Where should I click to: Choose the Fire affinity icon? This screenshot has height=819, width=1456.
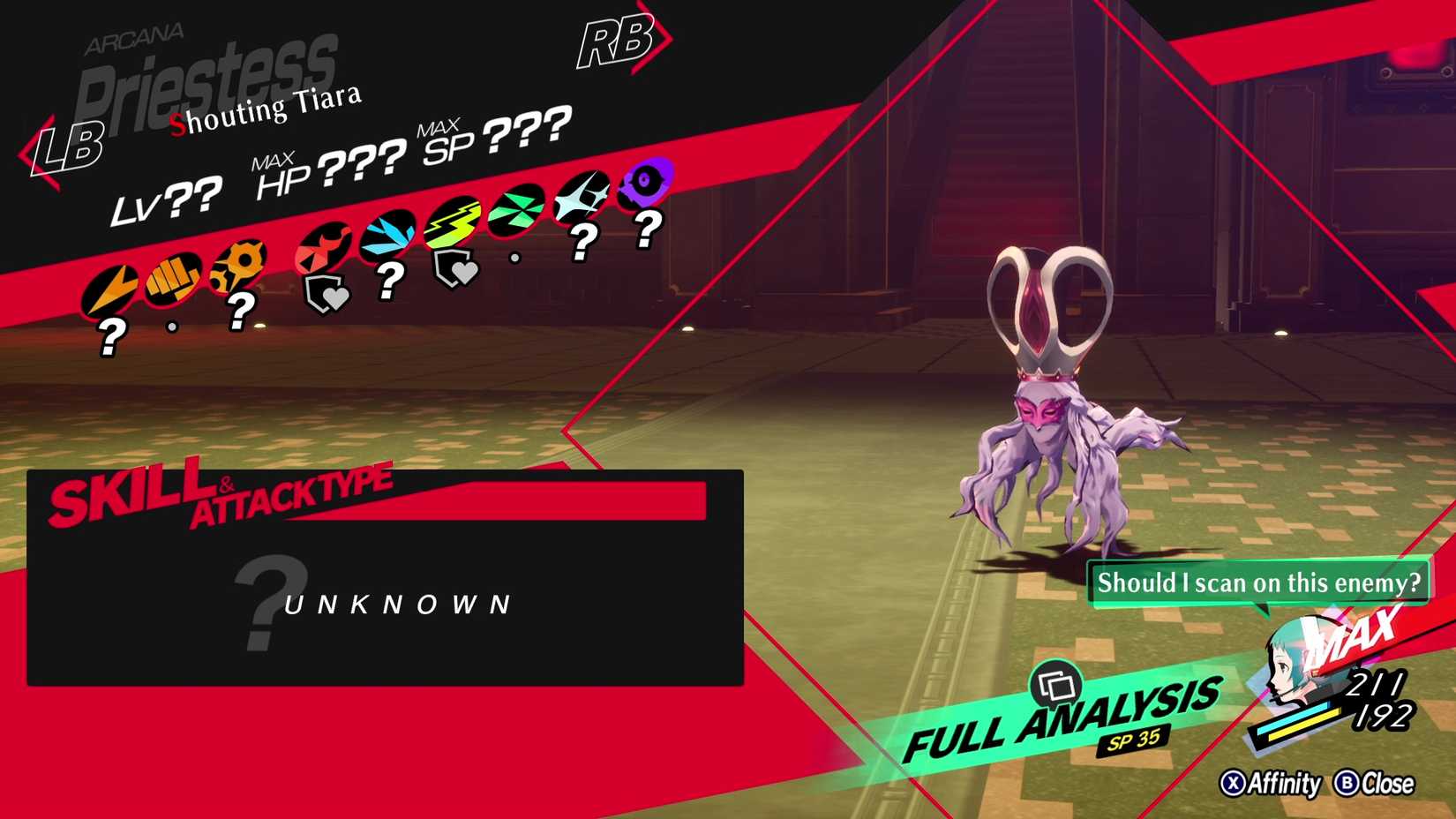tap(323, 247)
